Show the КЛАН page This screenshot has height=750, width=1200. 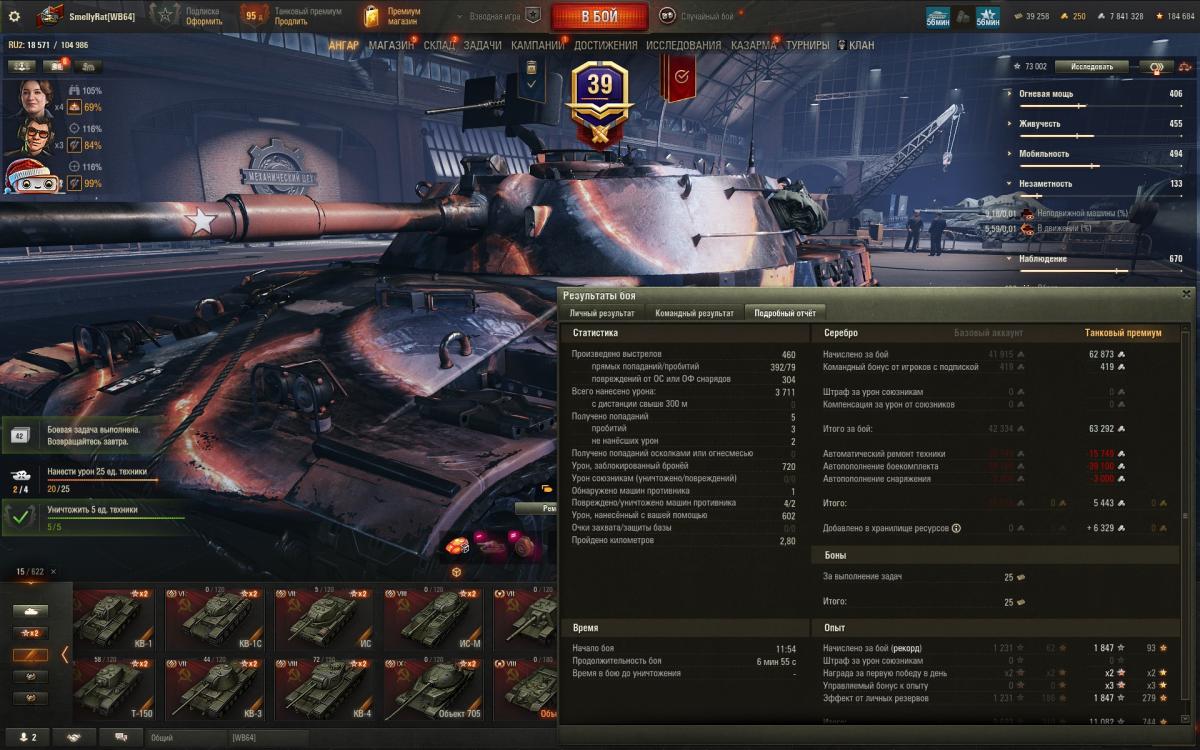(860, 46)
